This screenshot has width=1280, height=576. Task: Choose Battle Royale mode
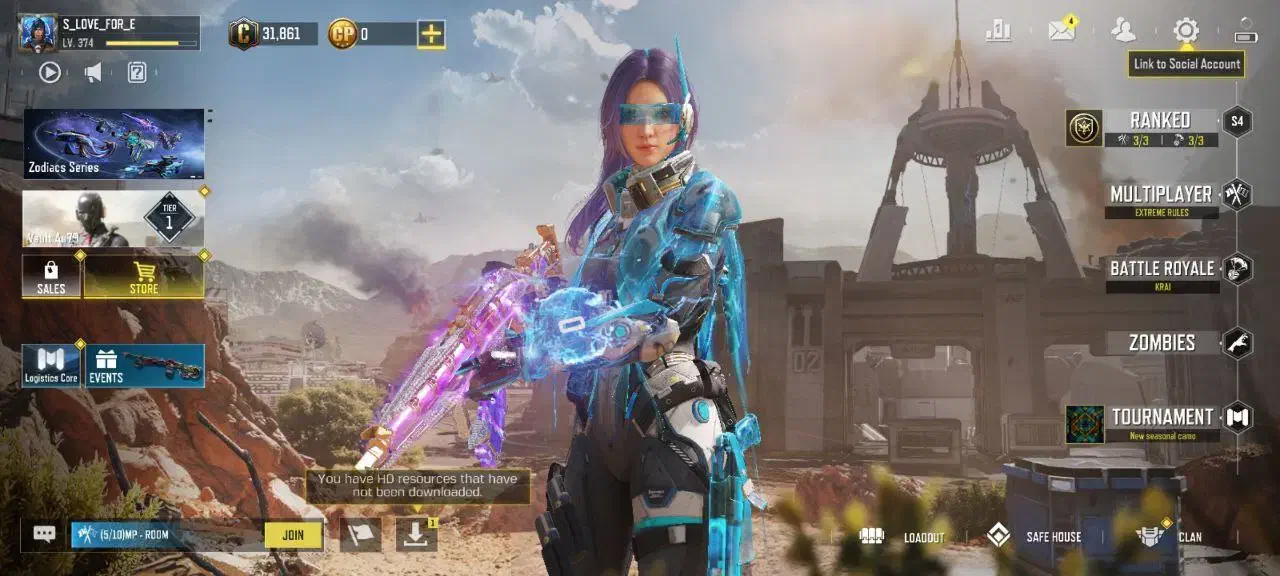tap(1162, 270)
